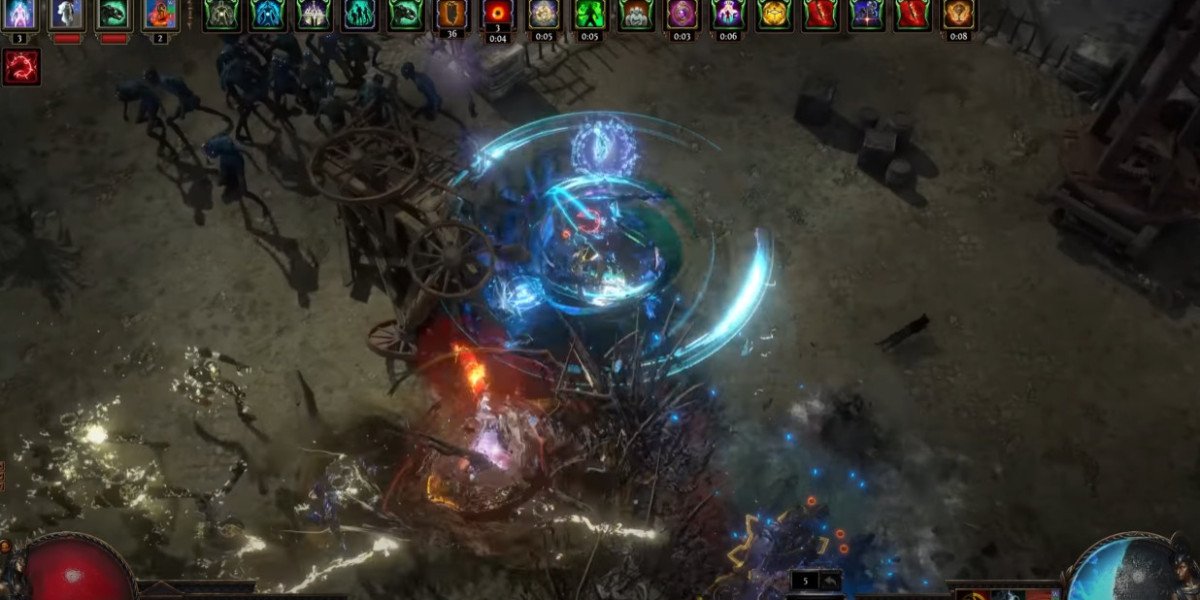1200x600 pixels.
Task: Select the blue glowing figure green-framed buff
Action: click(x=267, y=13)
